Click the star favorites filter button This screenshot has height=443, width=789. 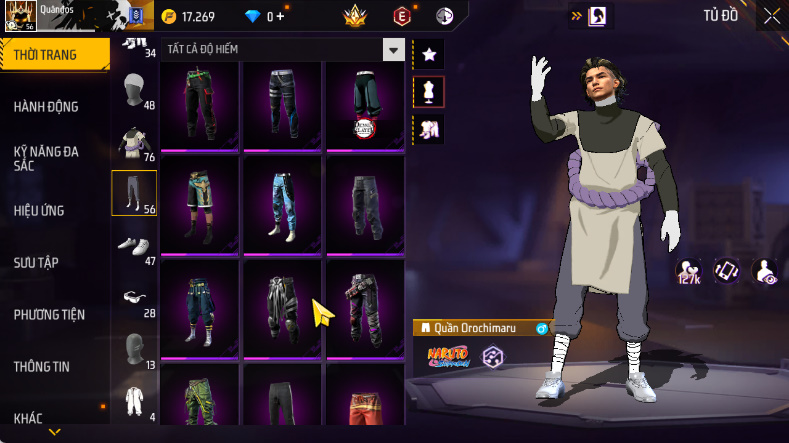click(428, 54)
